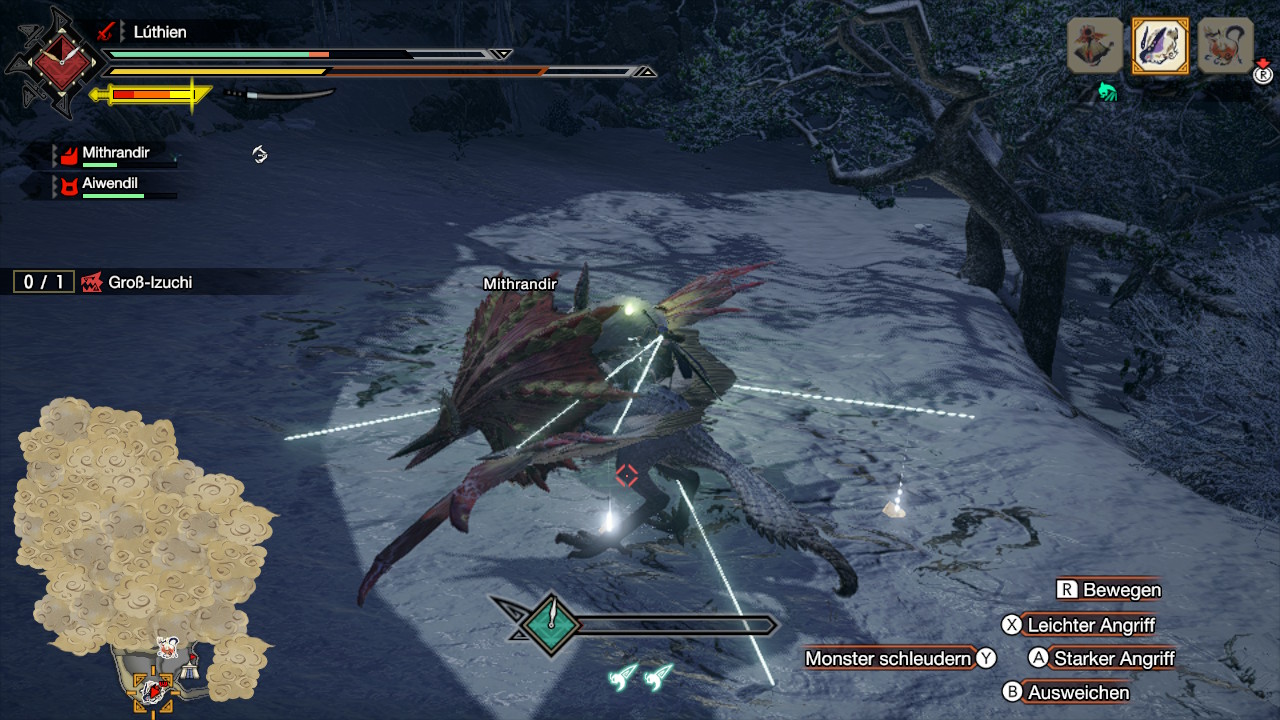
Task: Choose the umbrella-bird monster icon
Action: pos(1095,46)
